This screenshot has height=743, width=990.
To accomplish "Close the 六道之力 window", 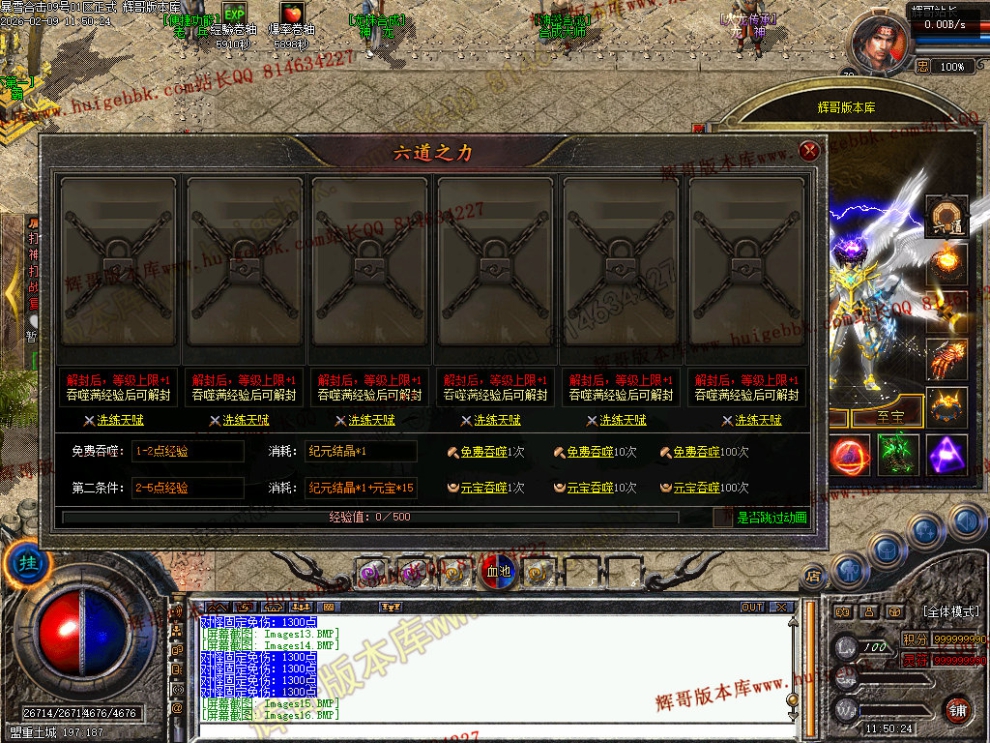I will 810,151.
